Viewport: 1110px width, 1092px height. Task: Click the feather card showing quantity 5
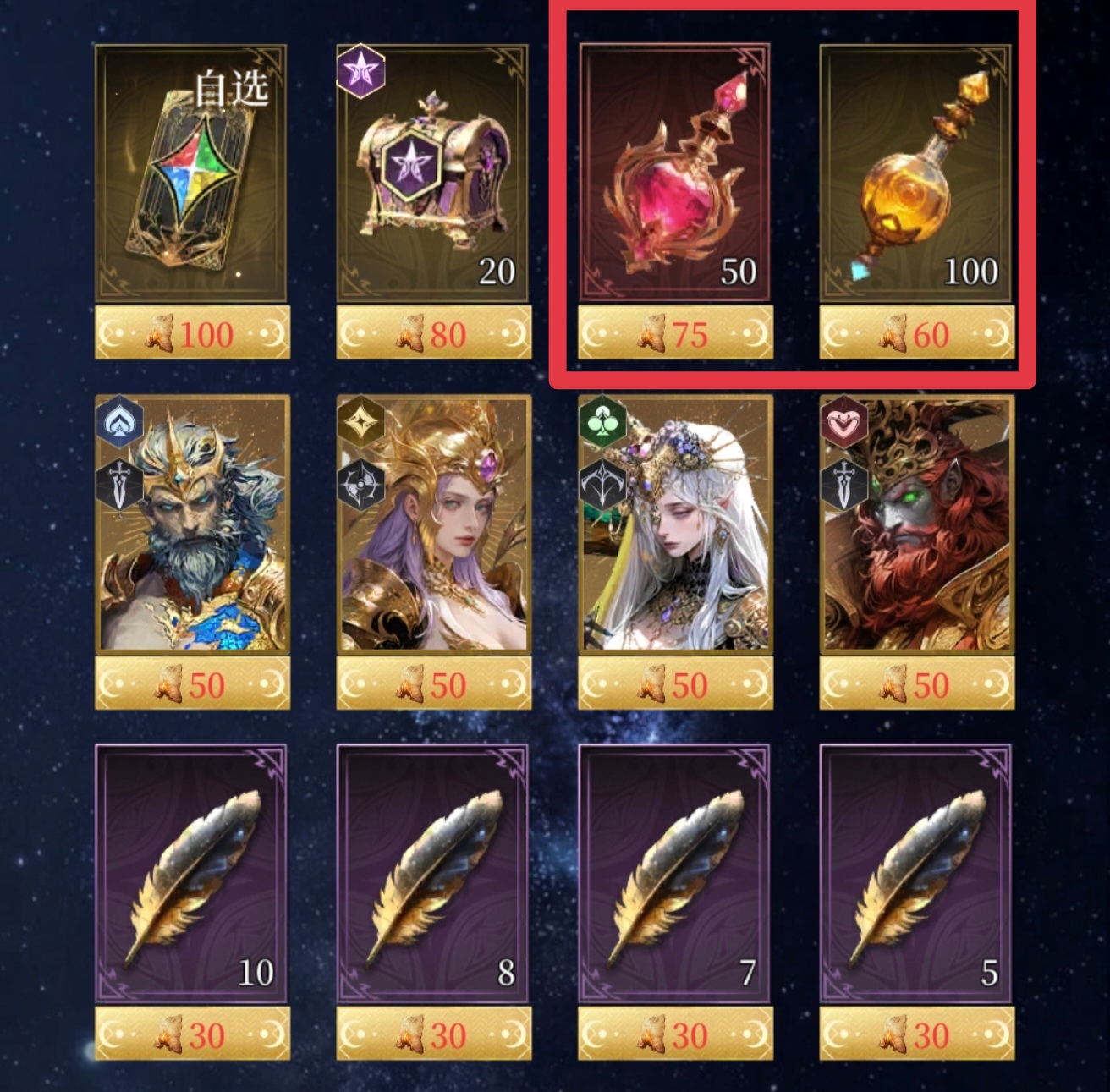tap(917, 871)
